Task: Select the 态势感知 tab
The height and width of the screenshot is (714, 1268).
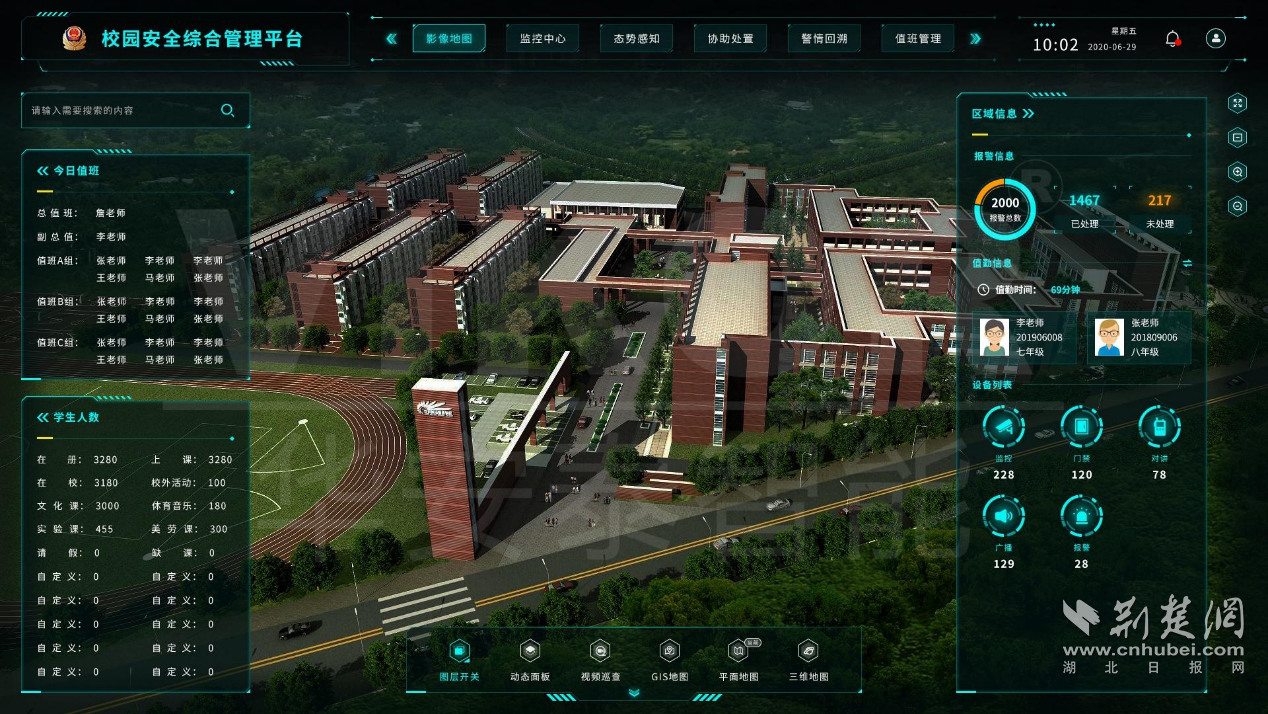Action: click(637, 39)
